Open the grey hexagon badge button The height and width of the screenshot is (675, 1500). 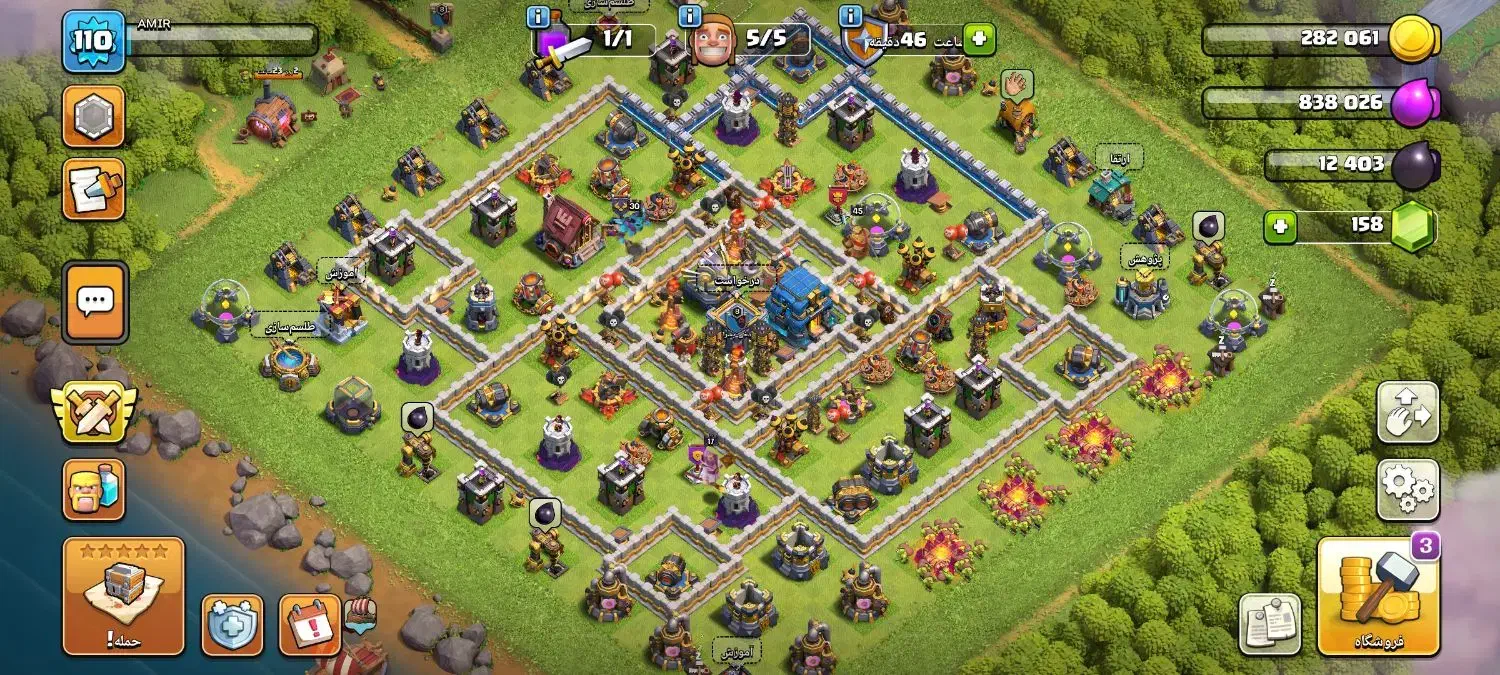tap(94, 116)
